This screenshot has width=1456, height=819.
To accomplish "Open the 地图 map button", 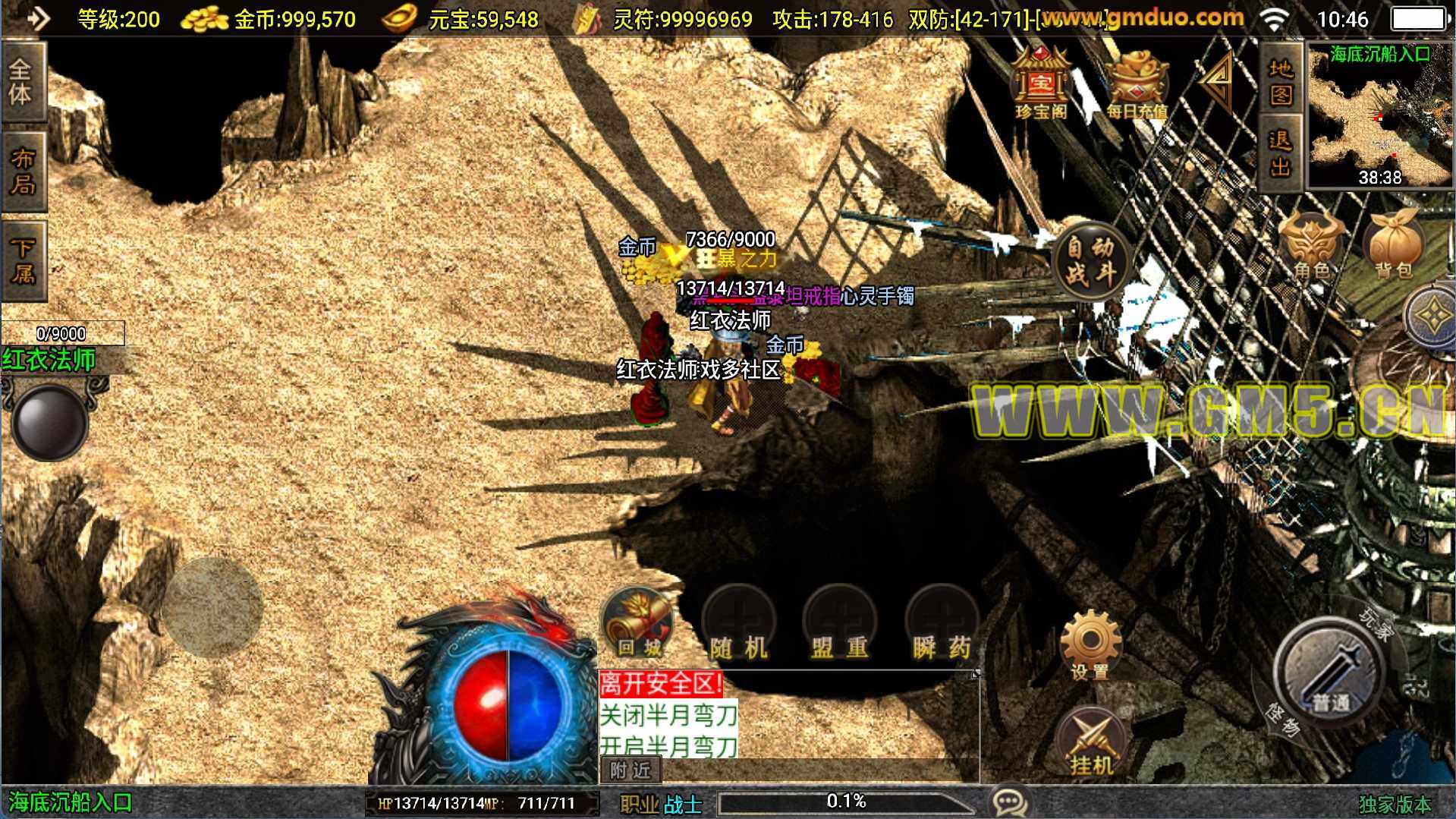I will click(1281, 81).
